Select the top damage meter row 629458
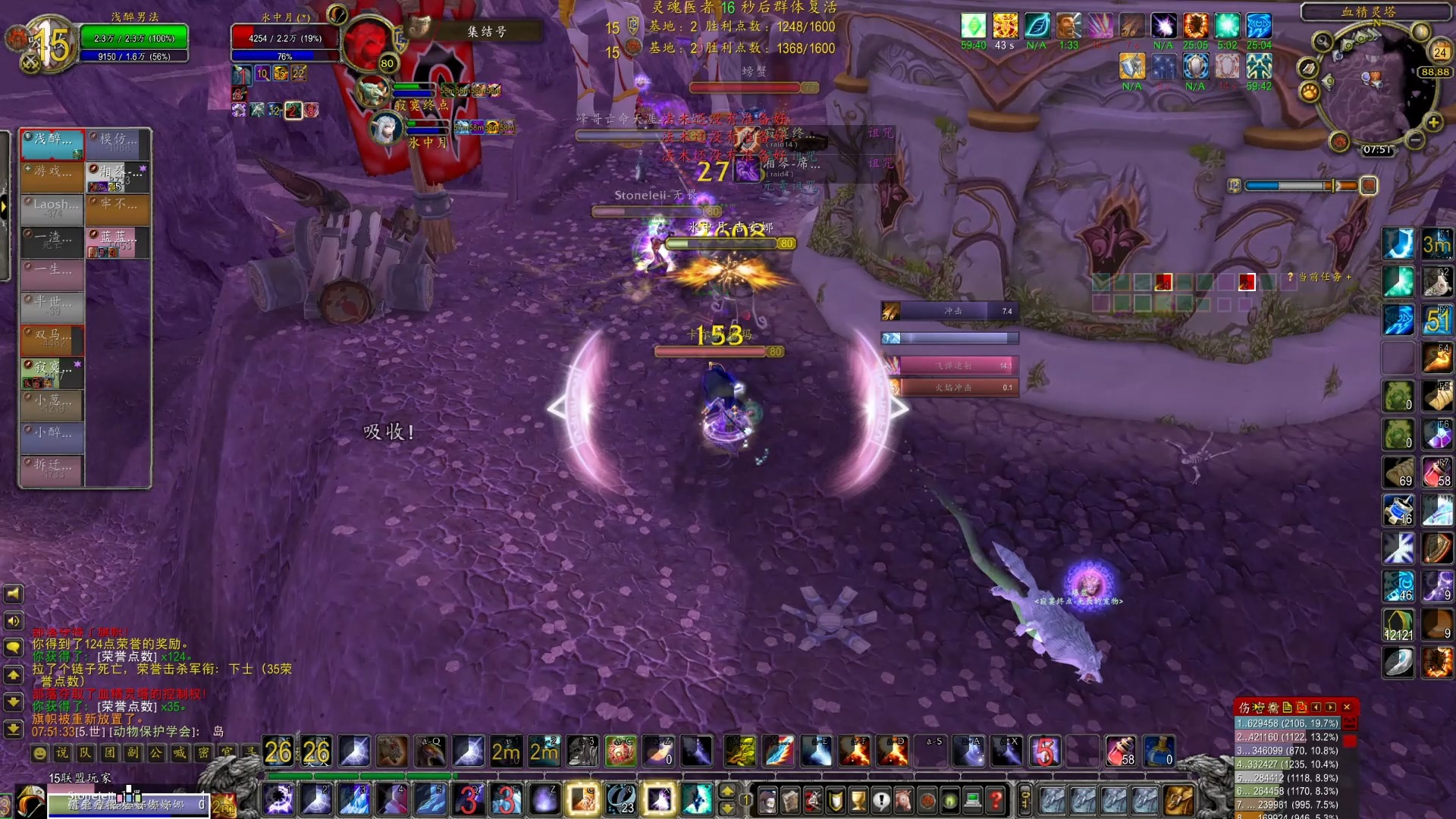Viewport: 1456px width, 819px height. tap(1288, 723)
